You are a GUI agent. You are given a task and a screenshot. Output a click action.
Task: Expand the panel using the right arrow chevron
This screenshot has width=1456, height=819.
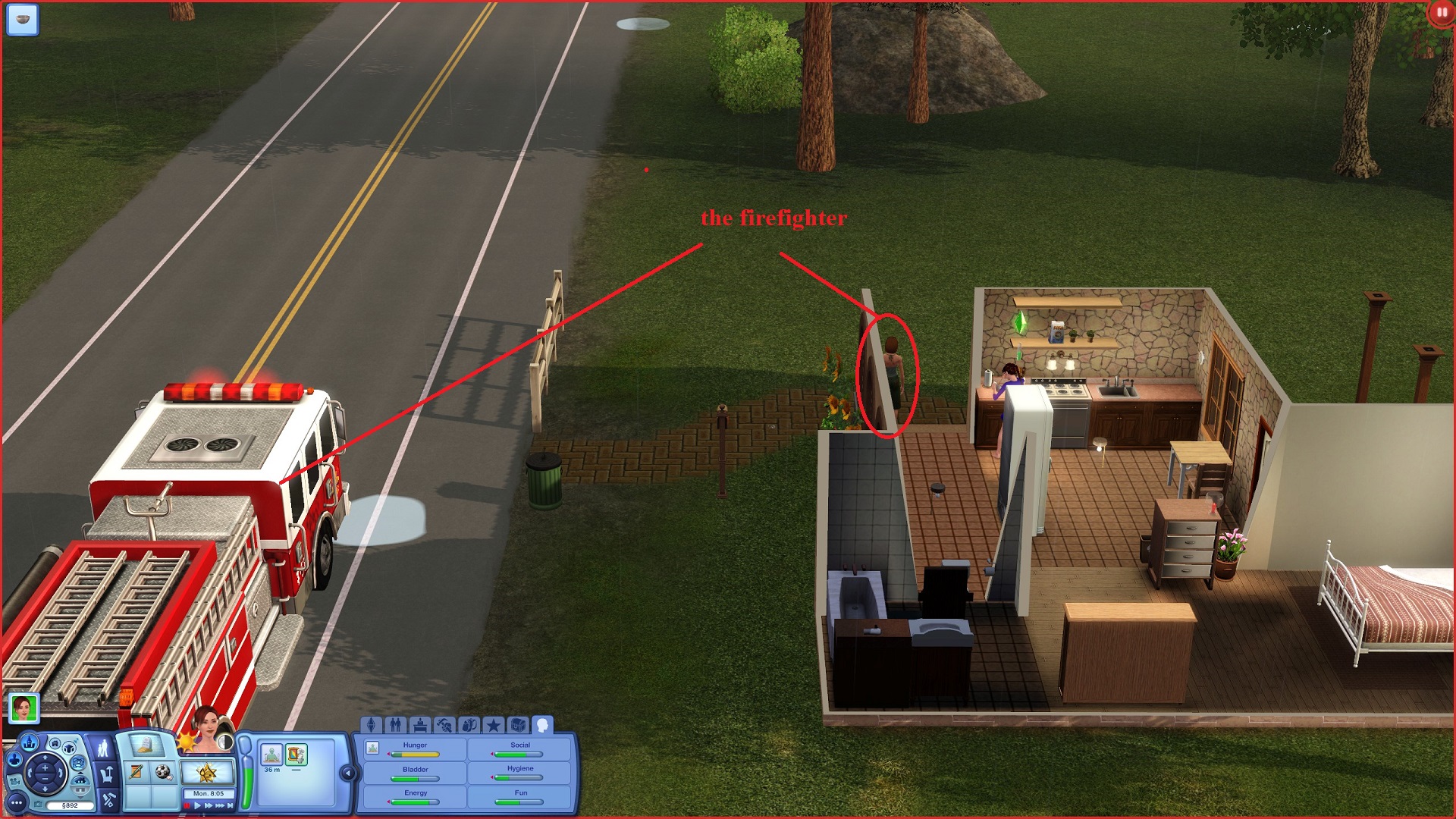pyautogui.click(x=350, y=773)
